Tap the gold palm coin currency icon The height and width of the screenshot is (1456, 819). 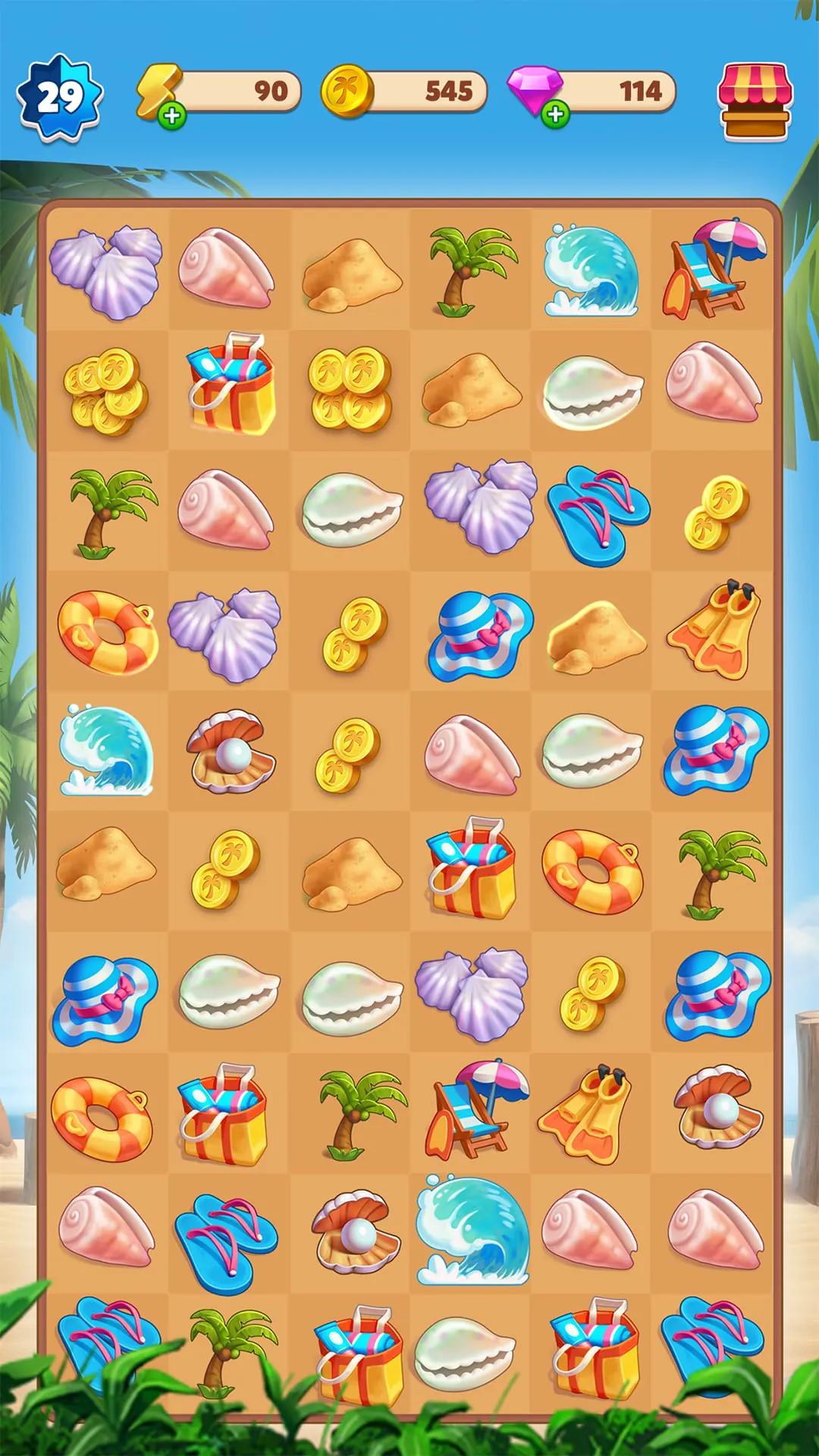click(347, 92)
